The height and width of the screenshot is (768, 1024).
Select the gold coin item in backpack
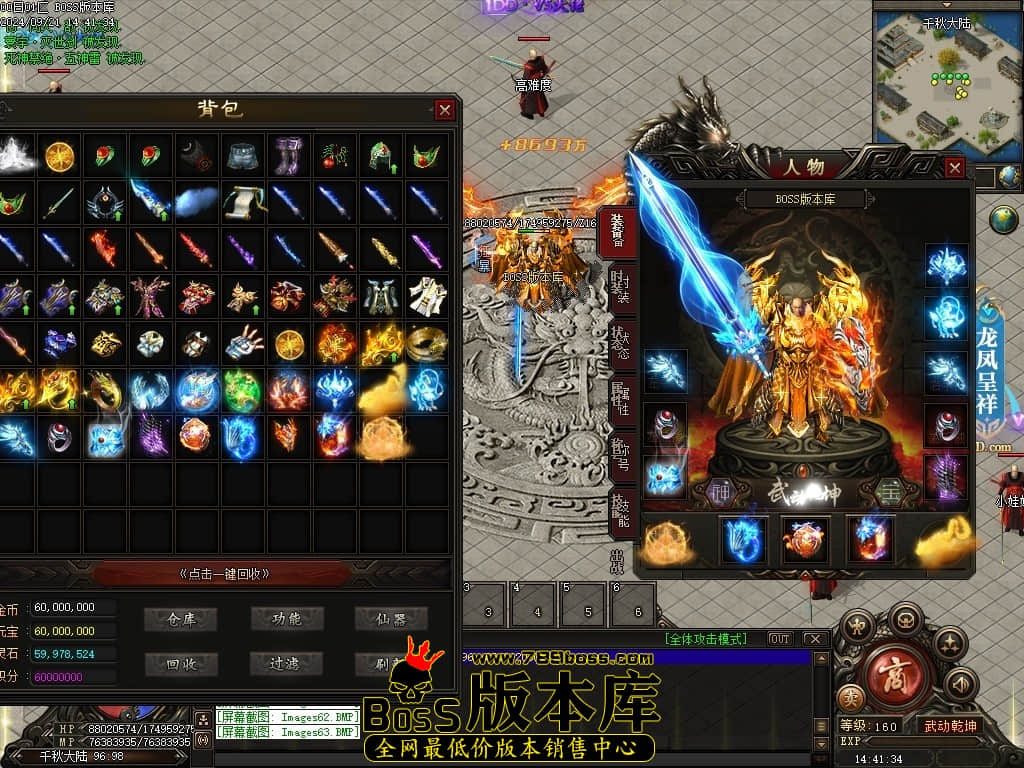[x=60, y=156]
